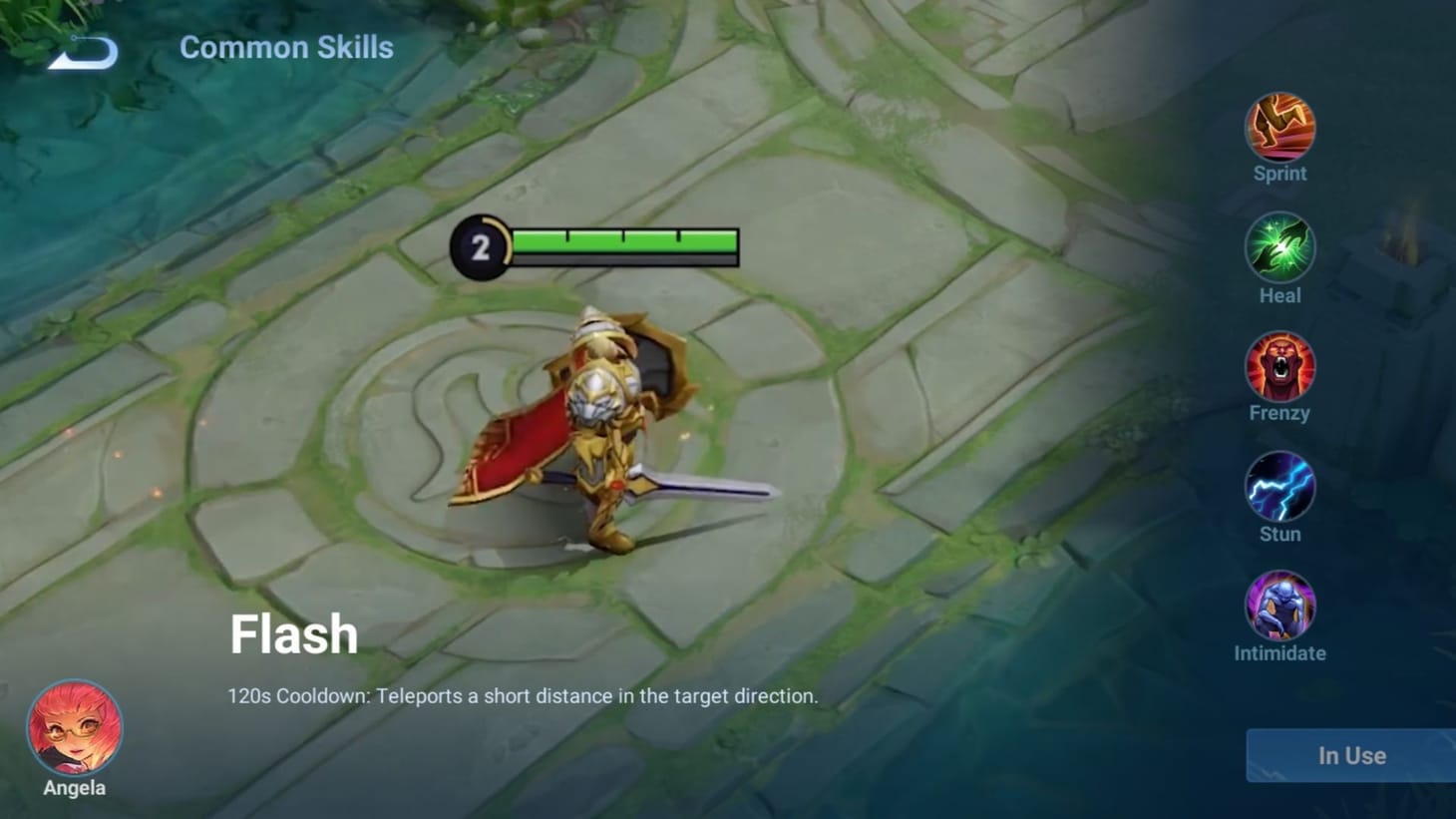Select the Intimidate skill icon
The image size is (1456, 819).
coord(1279,607)
